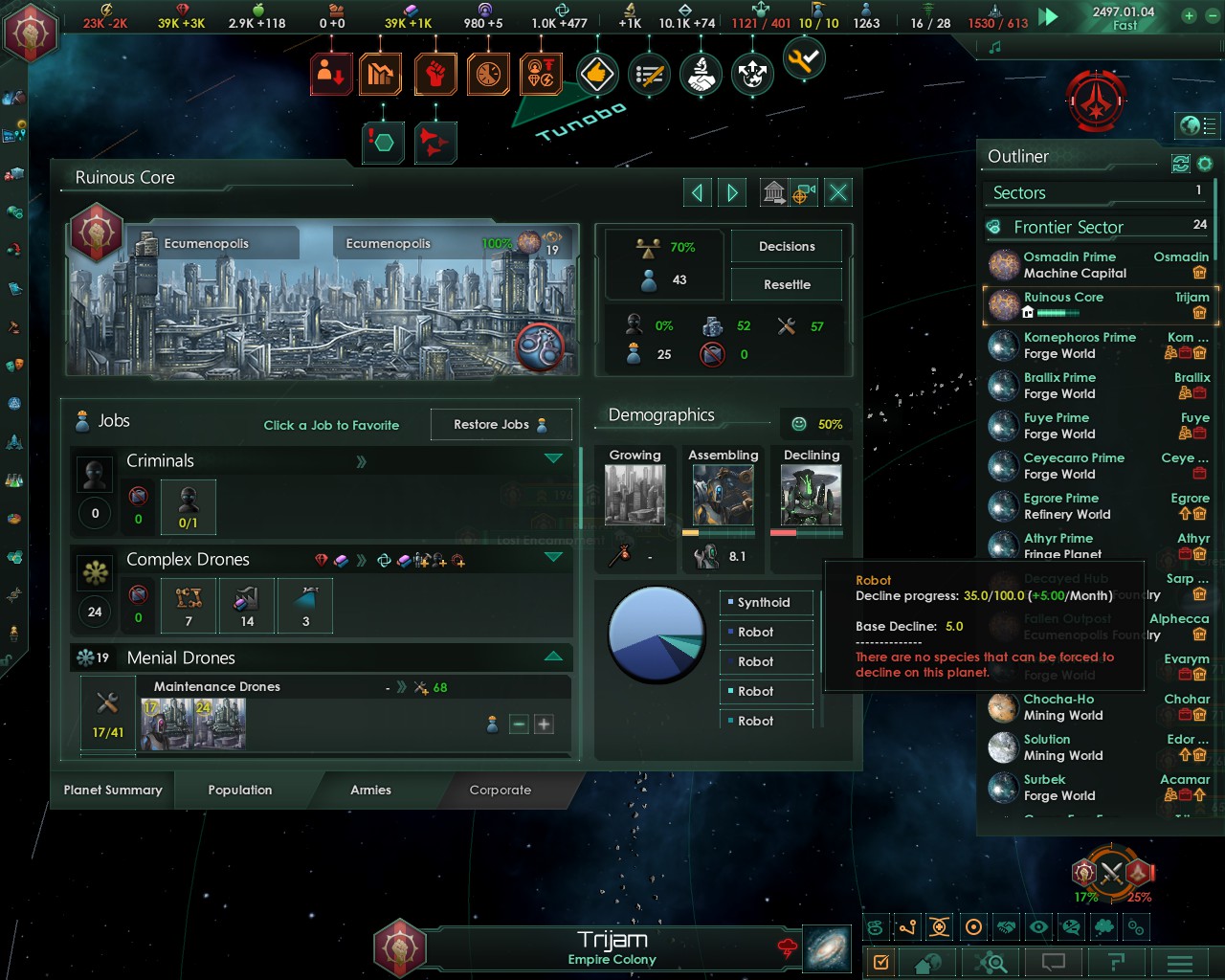This screenshot has width=1225, height=980.
Task: Click the diplomacy handshake notification icon
Action: [x=701, y=74]
